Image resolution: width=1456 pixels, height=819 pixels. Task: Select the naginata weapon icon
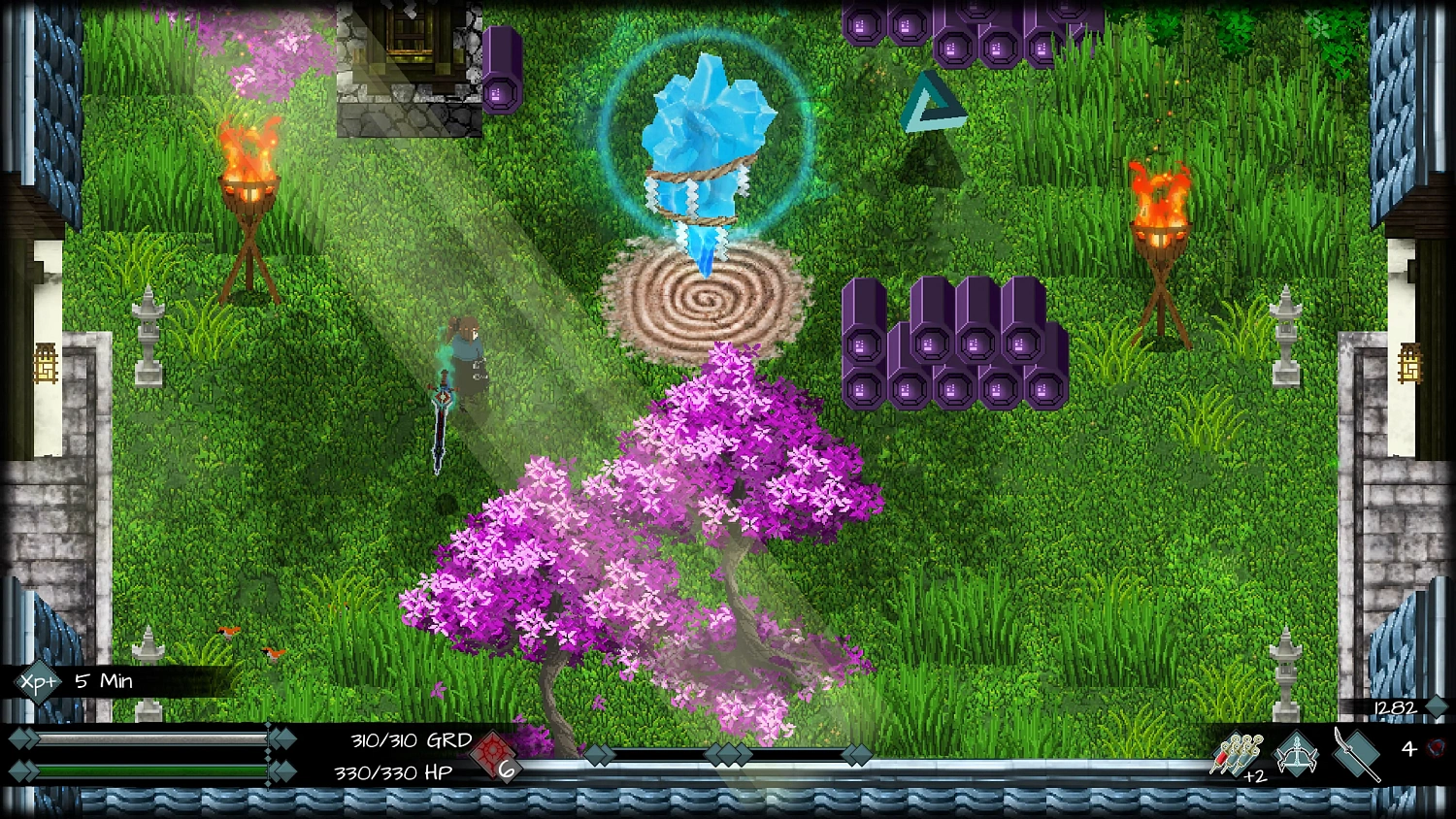tap(1357, 755)
